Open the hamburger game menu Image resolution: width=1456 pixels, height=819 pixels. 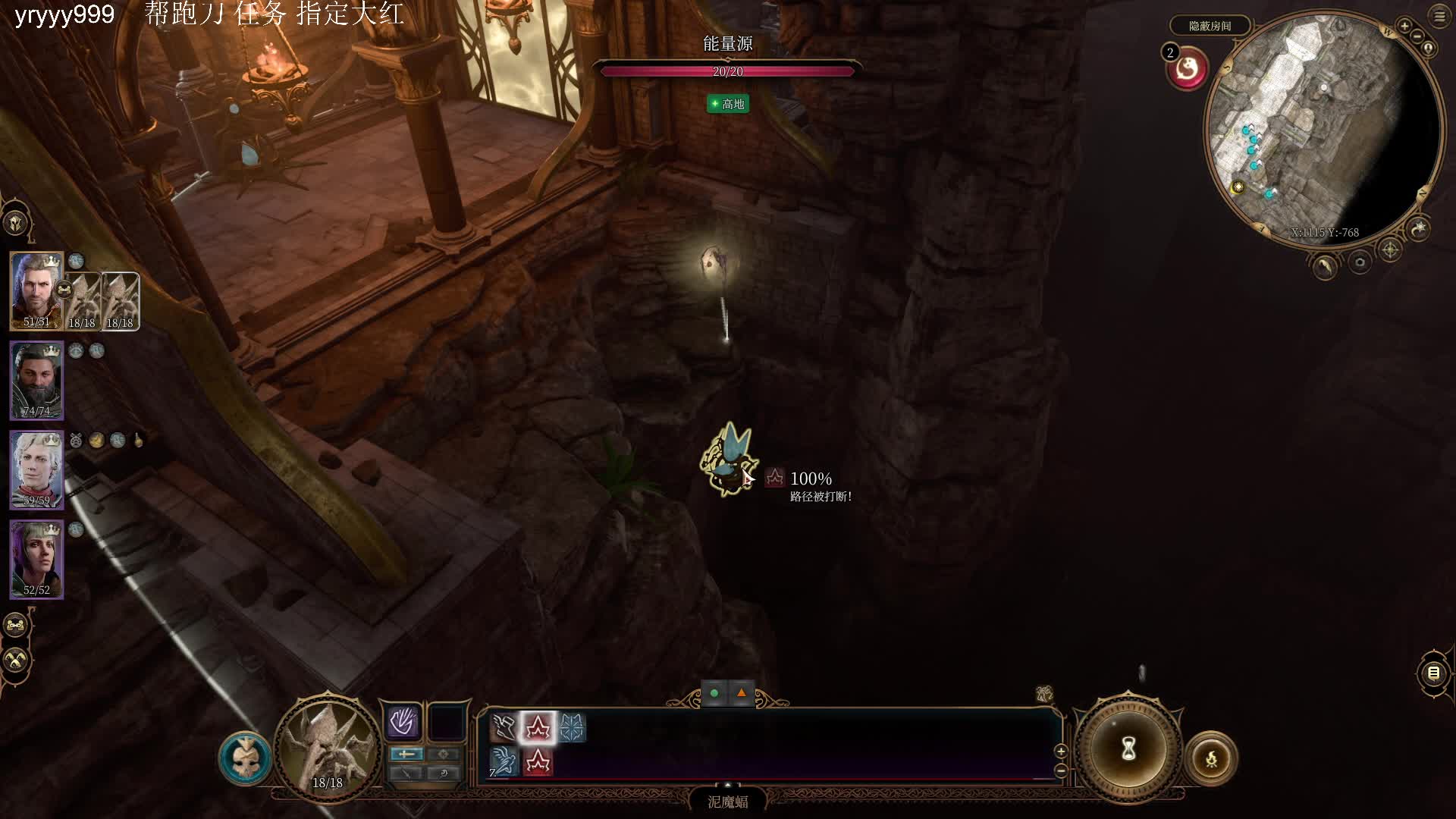coord(1439,17)
